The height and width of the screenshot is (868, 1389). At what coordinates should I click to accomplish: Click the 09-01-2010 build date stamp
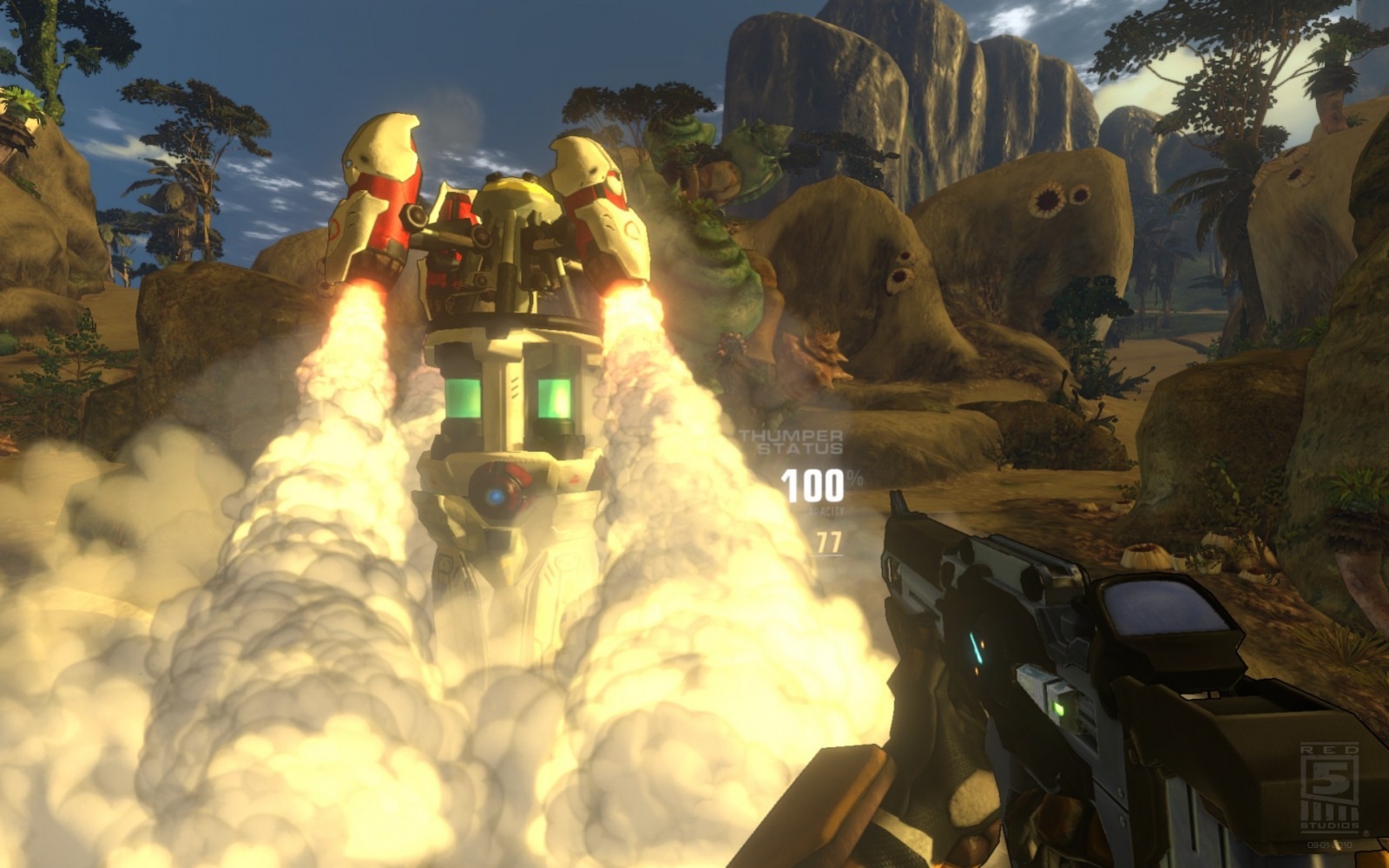pyautogui.click(x=1330, y=845)
